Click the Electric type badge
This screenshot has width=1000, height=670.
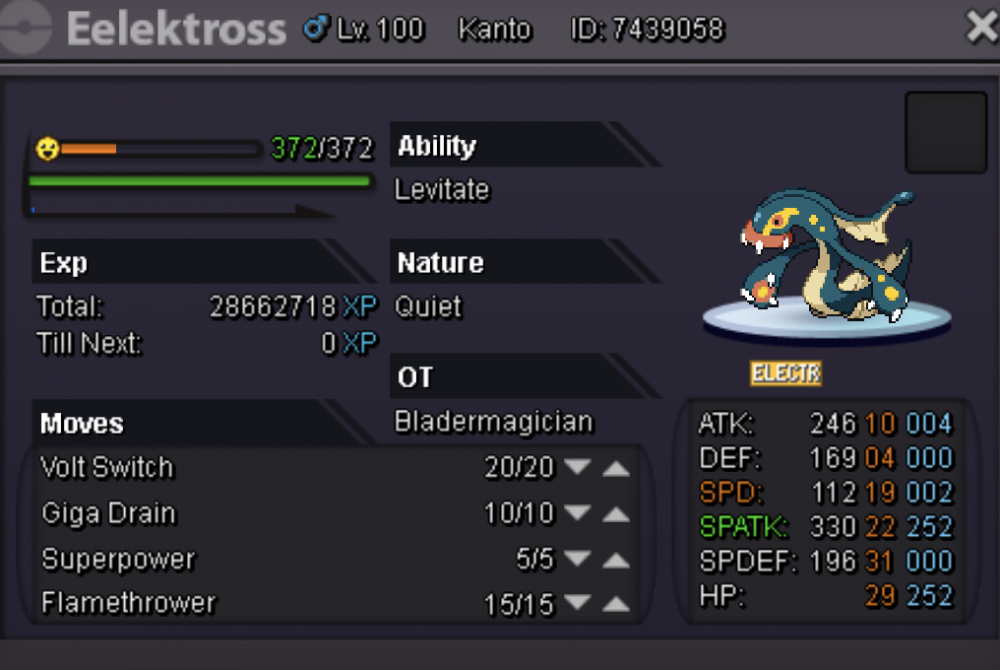pos(786,374)
